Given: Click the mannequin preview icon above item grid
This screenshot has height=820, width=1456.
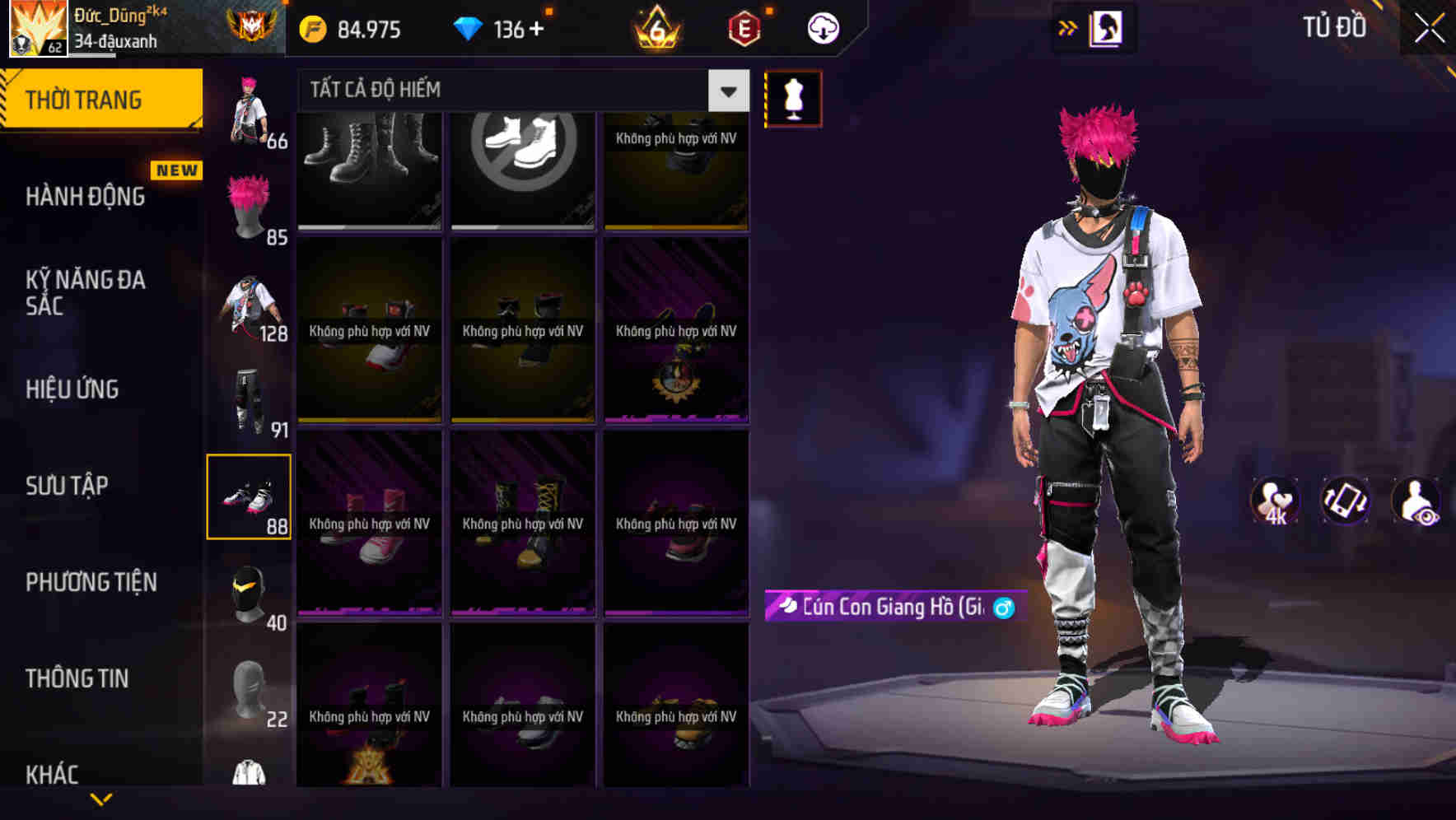Looking at the screenshot, I should (792, 99).
